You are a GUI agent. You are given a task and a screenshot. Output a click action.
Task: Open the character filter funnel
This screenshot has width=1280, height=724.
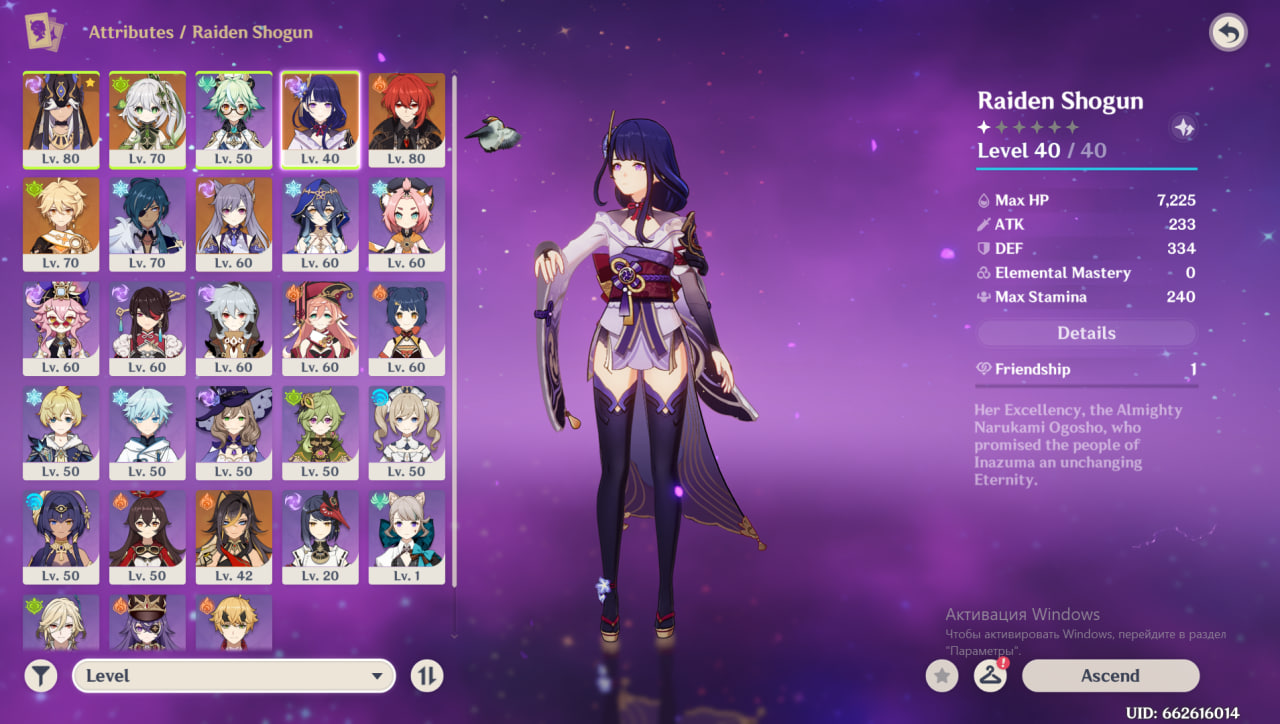tap(40, 676)
